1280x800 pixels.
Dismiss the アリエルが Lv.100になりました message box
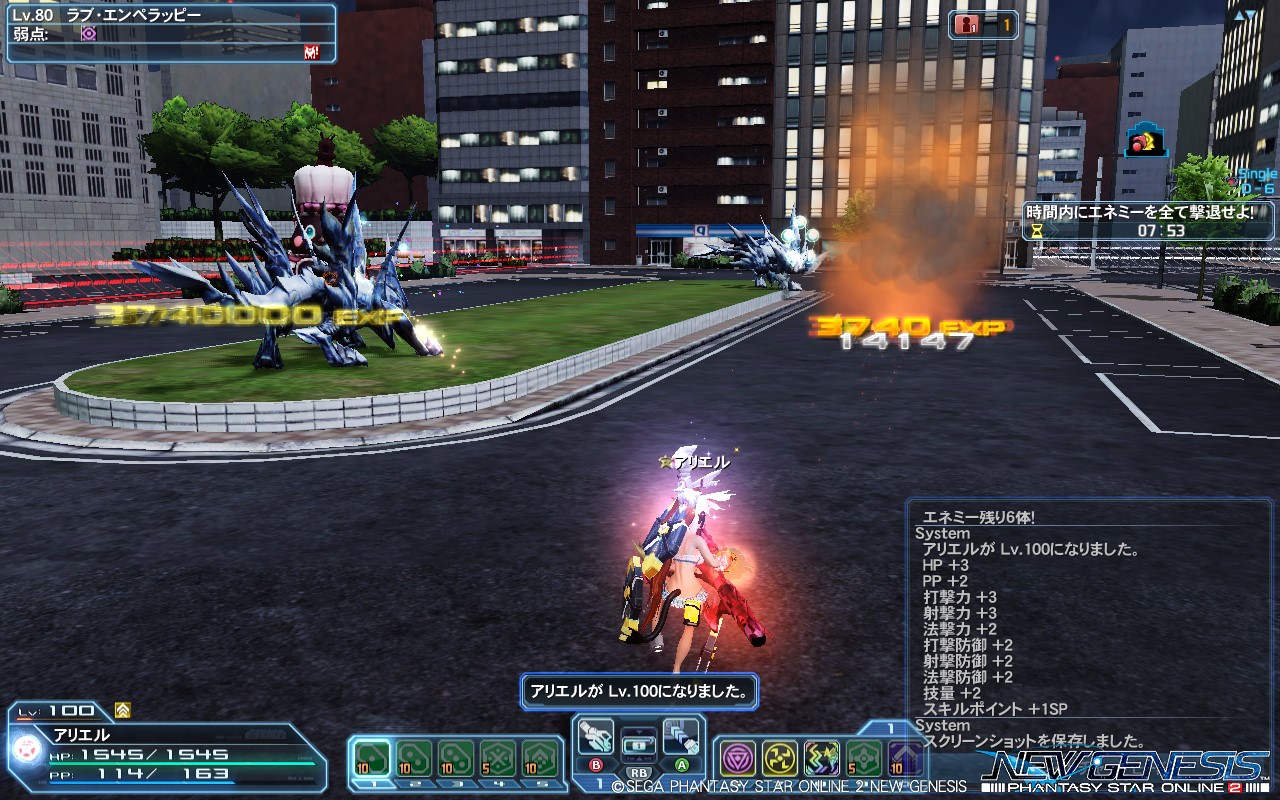(640, 690)
